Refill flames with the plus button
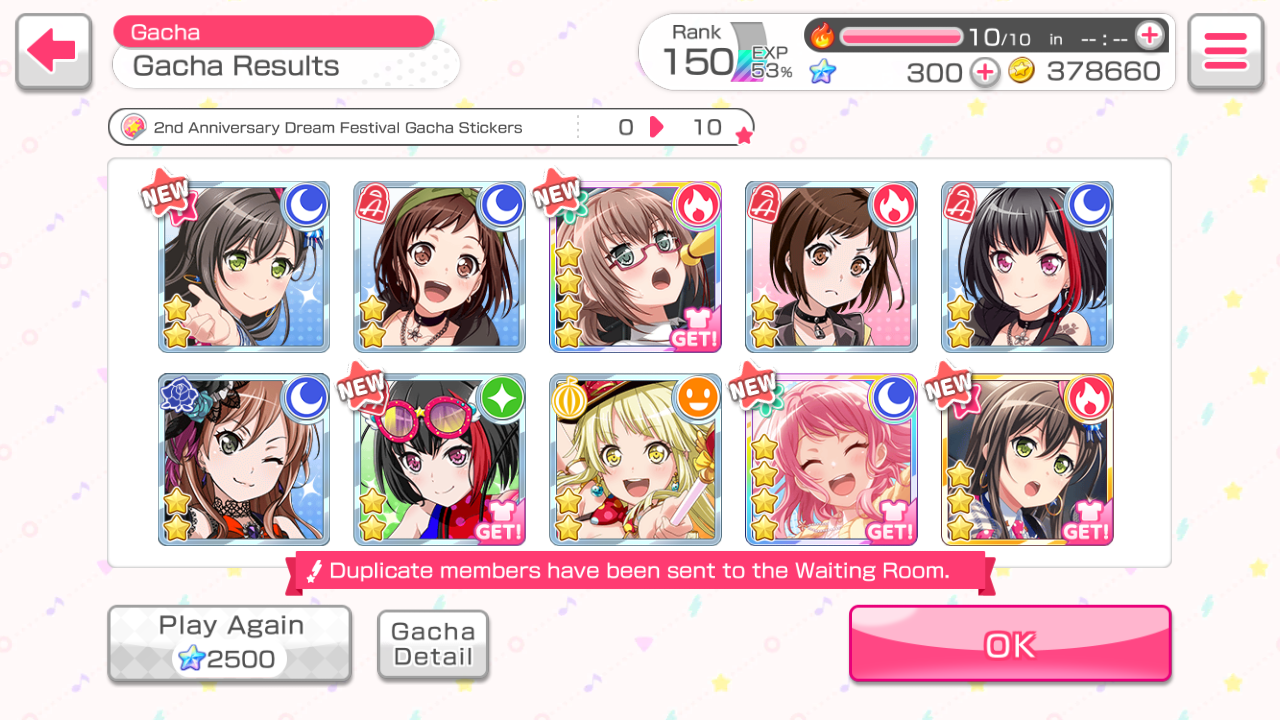The height and width of the screenshot is (720, 1280). (x=1150, y=37)
